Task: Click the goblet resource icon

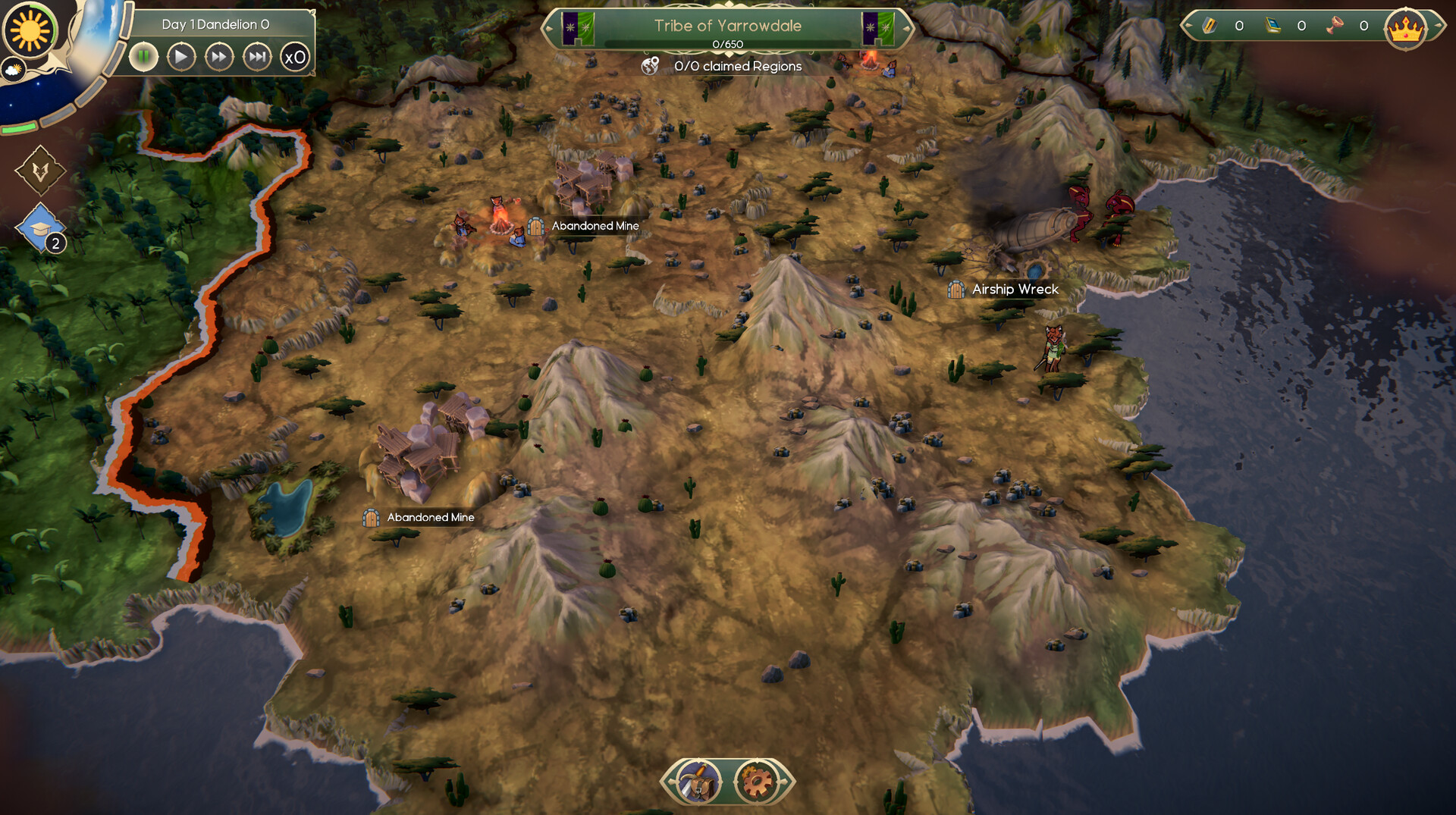Action: tap(1335, 26)
